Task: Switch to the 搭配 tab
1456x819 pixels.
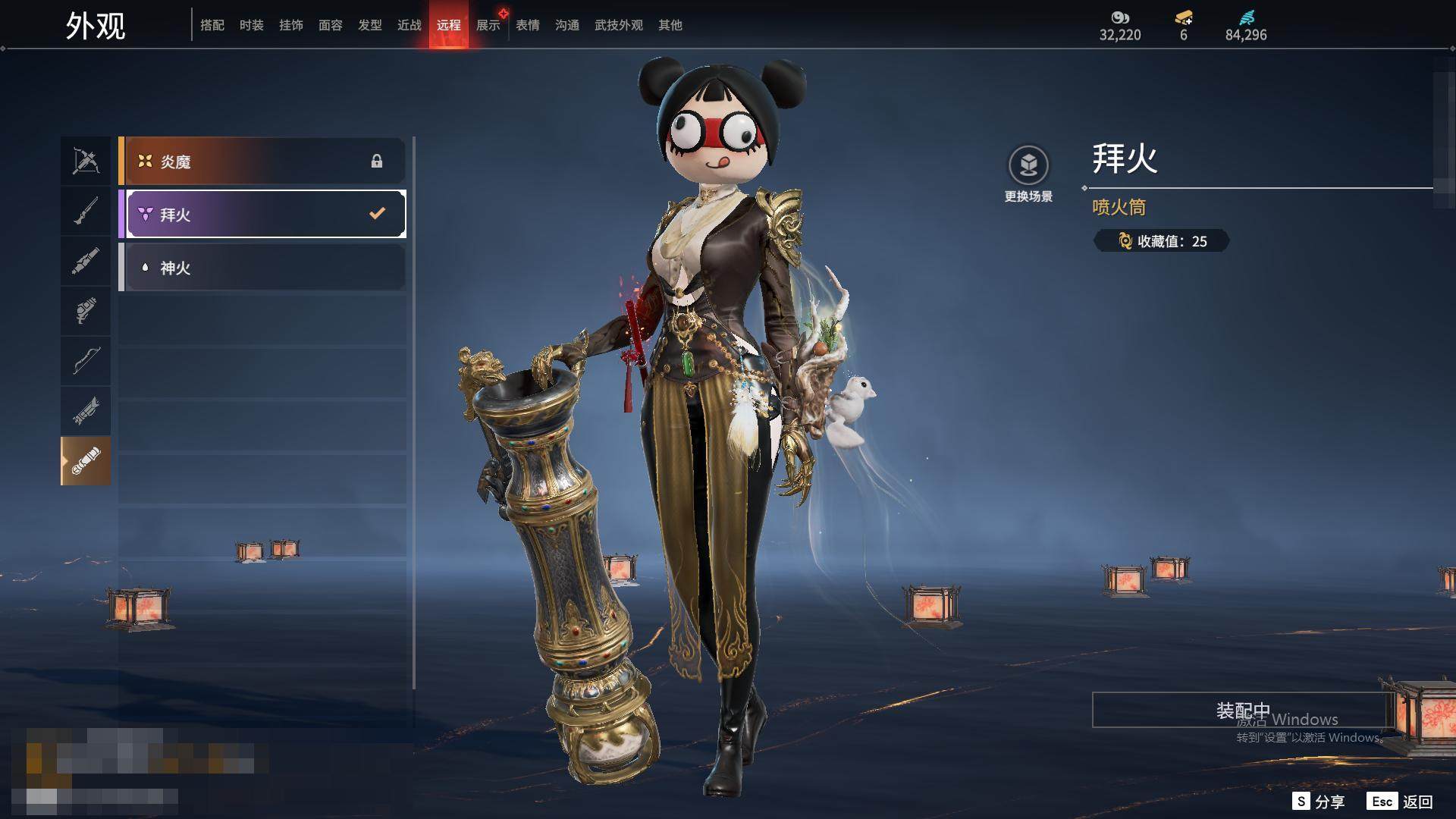Action: pyautogui.click(x=212, y=25)
